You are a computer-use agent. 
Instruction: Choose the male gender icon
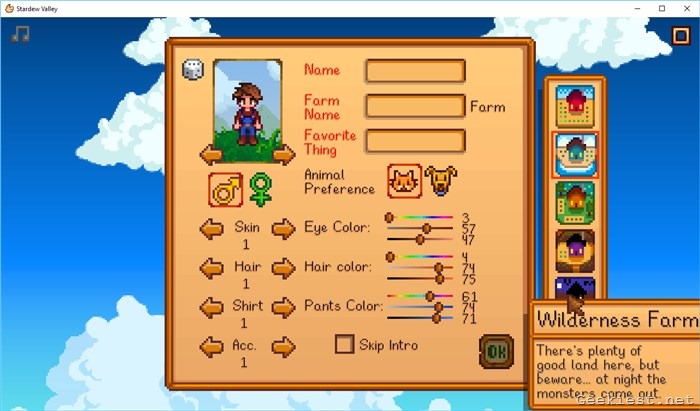pyautogui.click(x=225, y=188)
